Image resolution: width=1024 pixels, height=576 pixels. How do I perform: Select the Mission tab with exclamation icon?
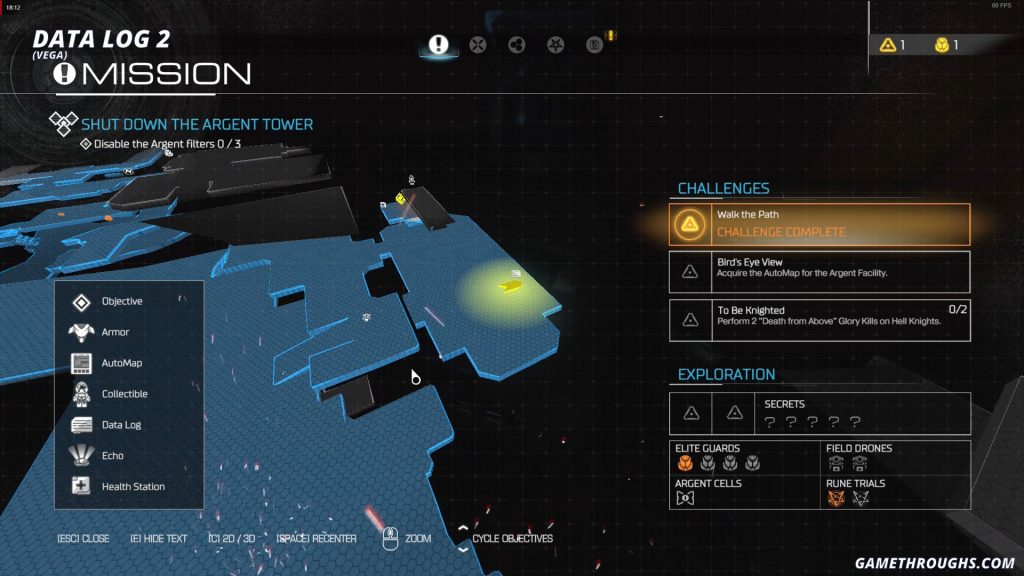tap(438, 44)
